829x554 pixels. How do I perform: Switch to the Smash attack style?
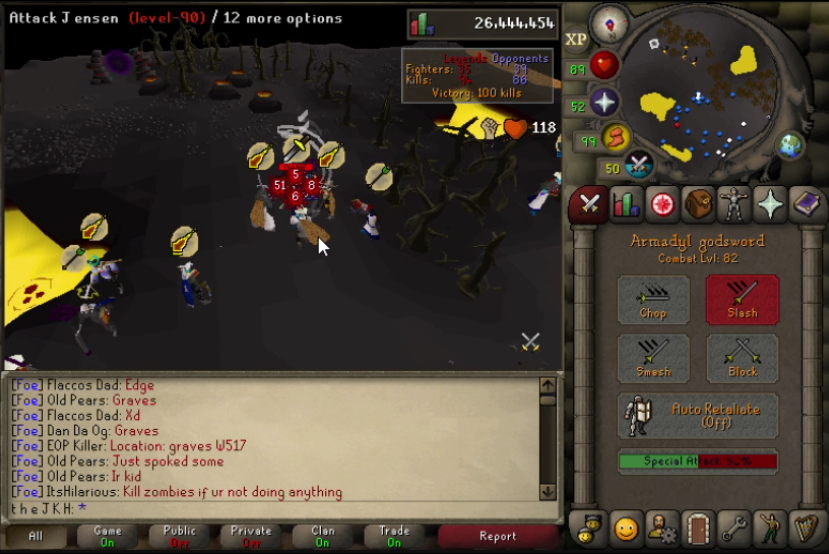point(653,358)
